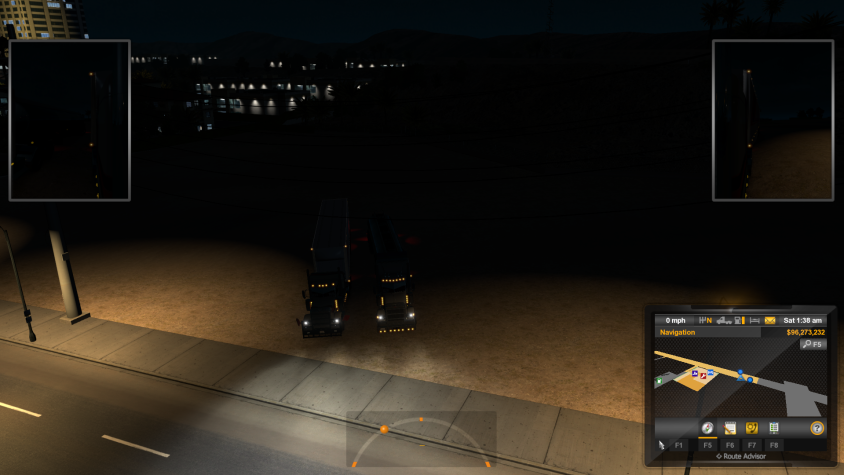Switch to the current job notepad tab
The height and width of the screenshot is (475, 844).
730,428
